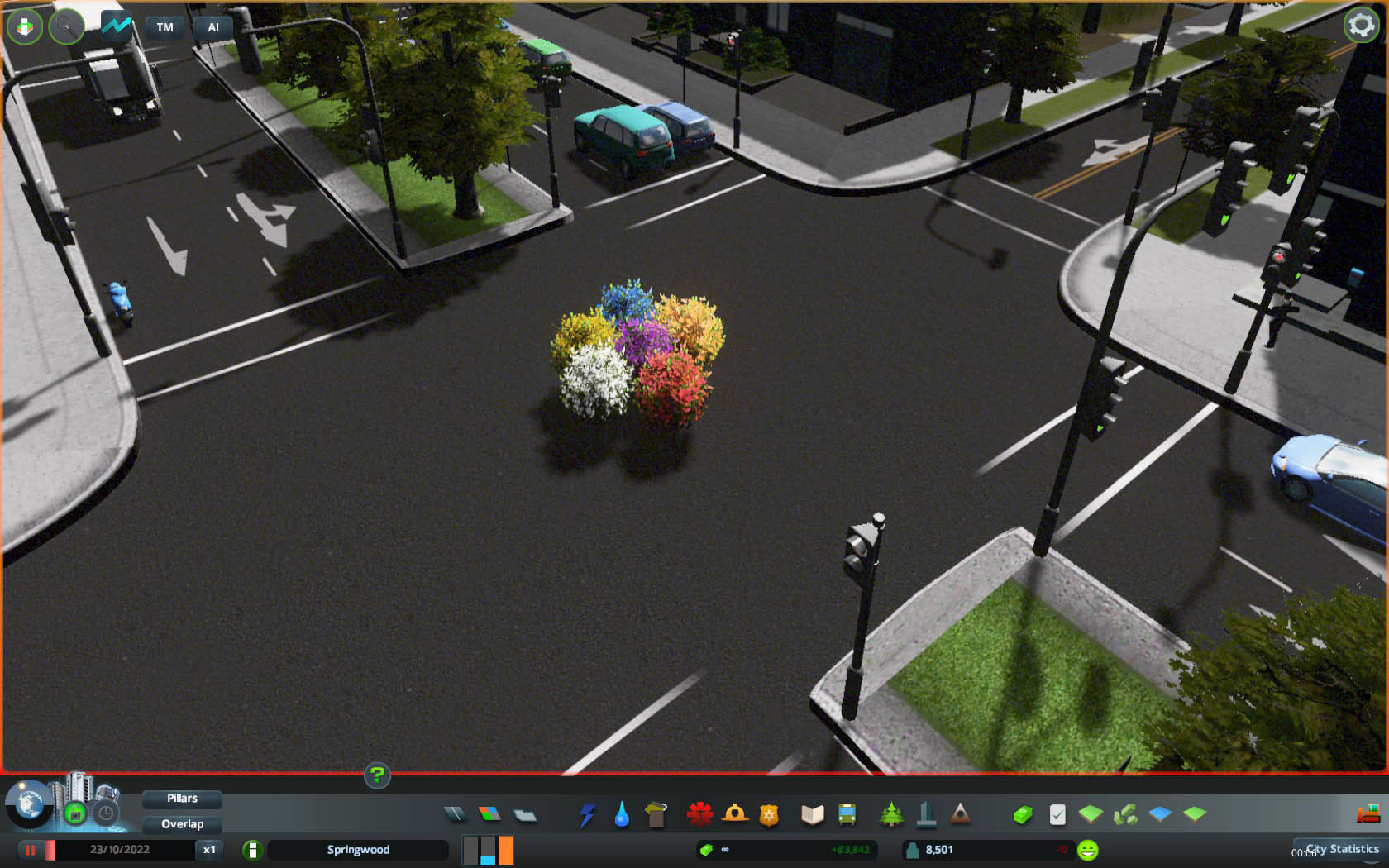Select the water droplet services menu
Viewport: 1389px width, 868px height.
click(x=622, y=815)
